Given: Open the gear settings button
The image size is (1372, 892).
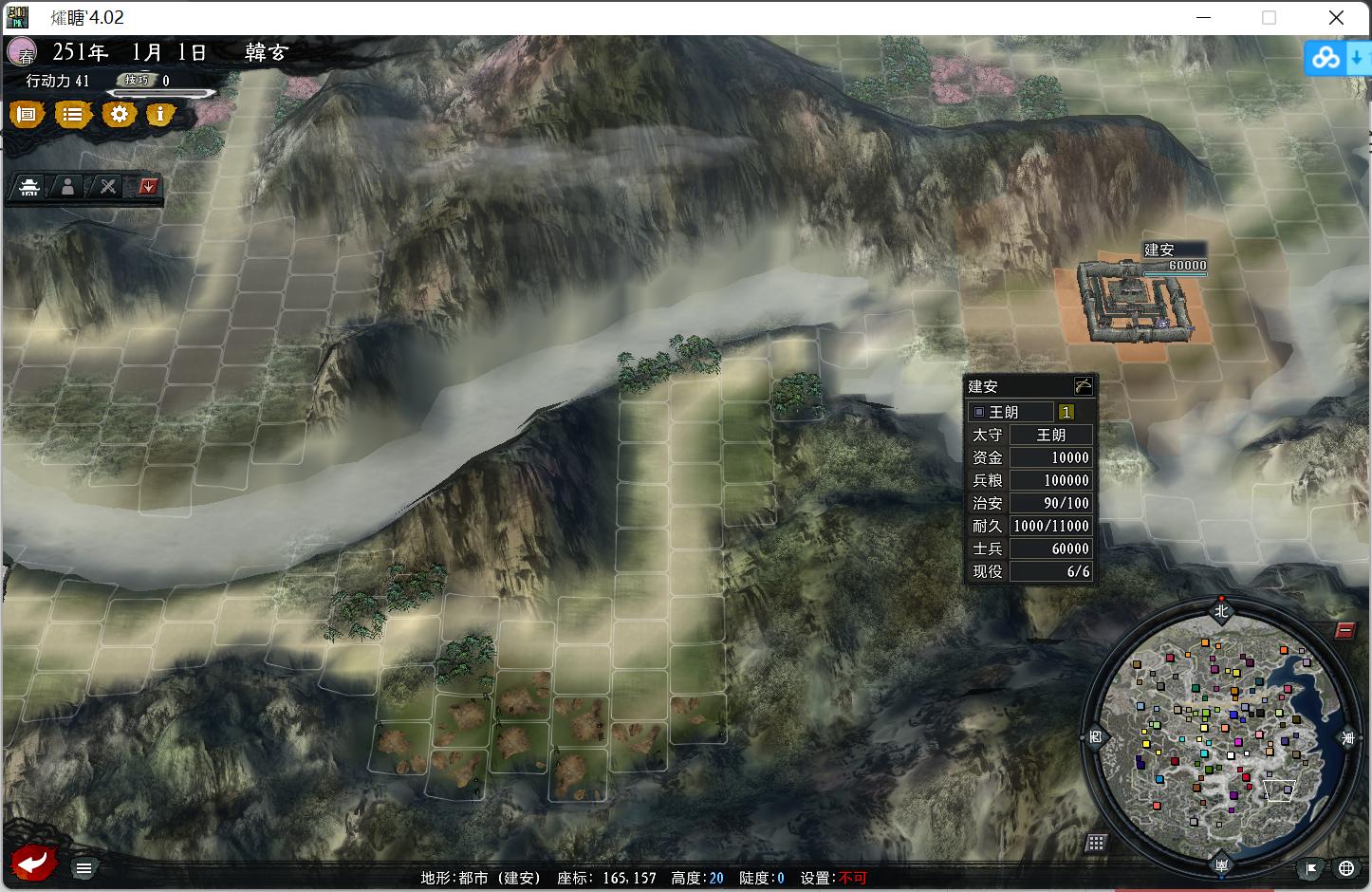Looking at the screenshot, I should 119,115.
